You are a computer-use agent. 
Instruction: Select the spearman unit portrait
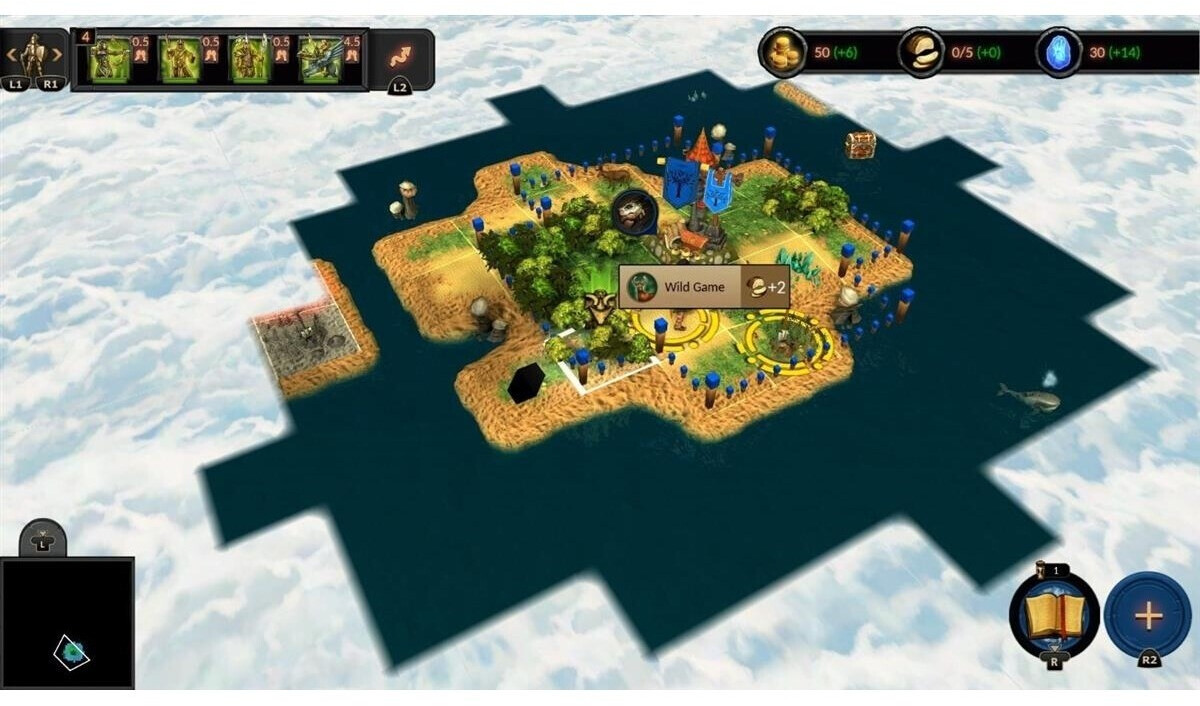coord(248,58)
